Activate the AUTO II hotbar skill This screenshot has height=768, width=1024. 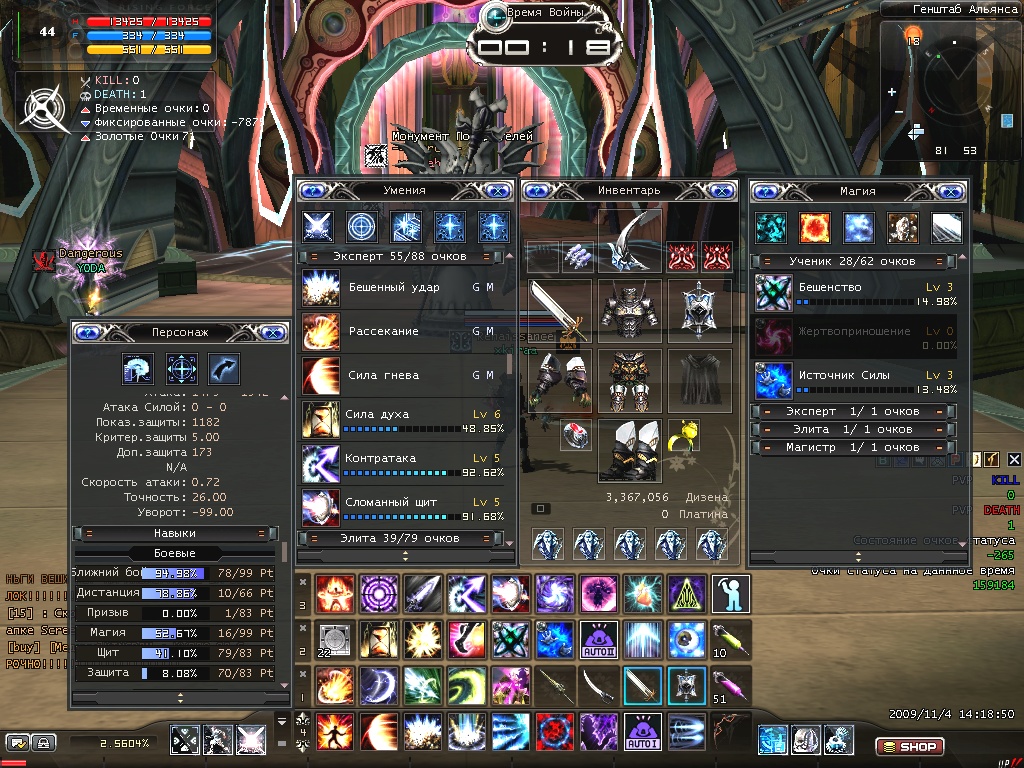coord(597,638)
